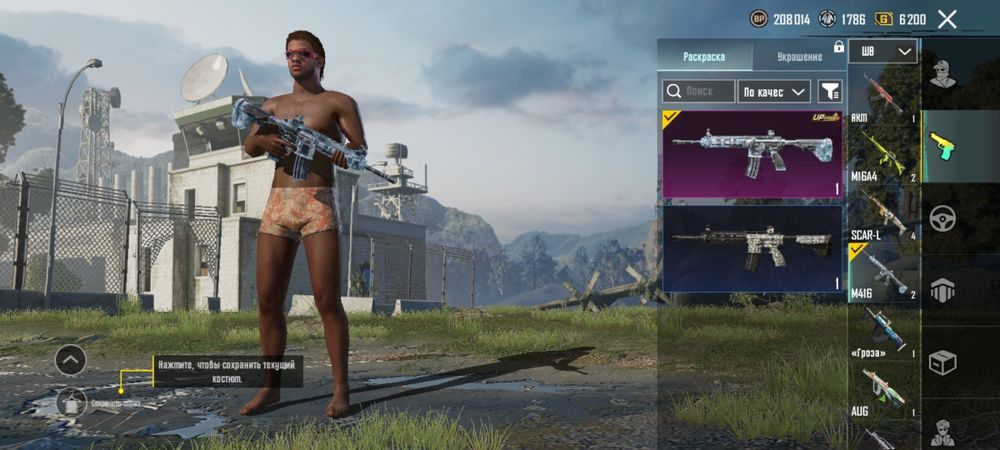
Task: Choose the black camo M416 skin
Action: click(x=752, y=248)
